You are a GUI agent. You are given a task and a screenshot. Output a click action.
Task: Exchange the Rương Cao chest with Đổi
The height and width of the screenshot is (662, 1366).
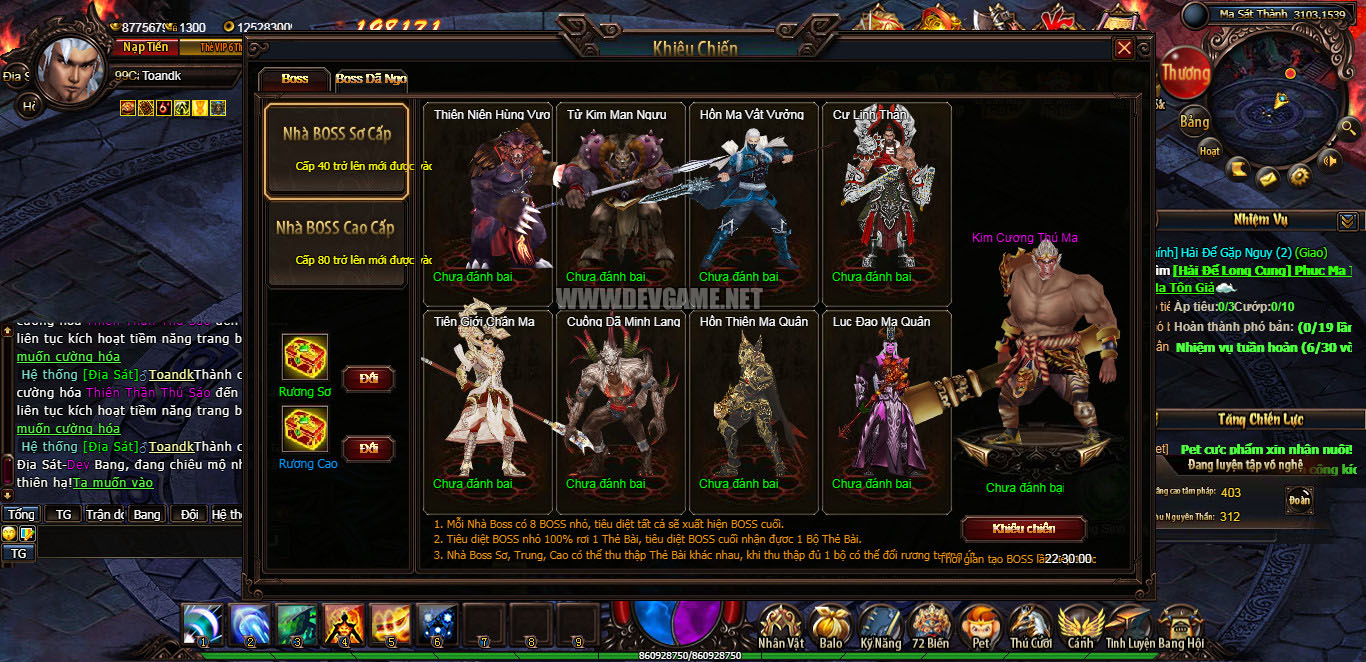[368, 448]
